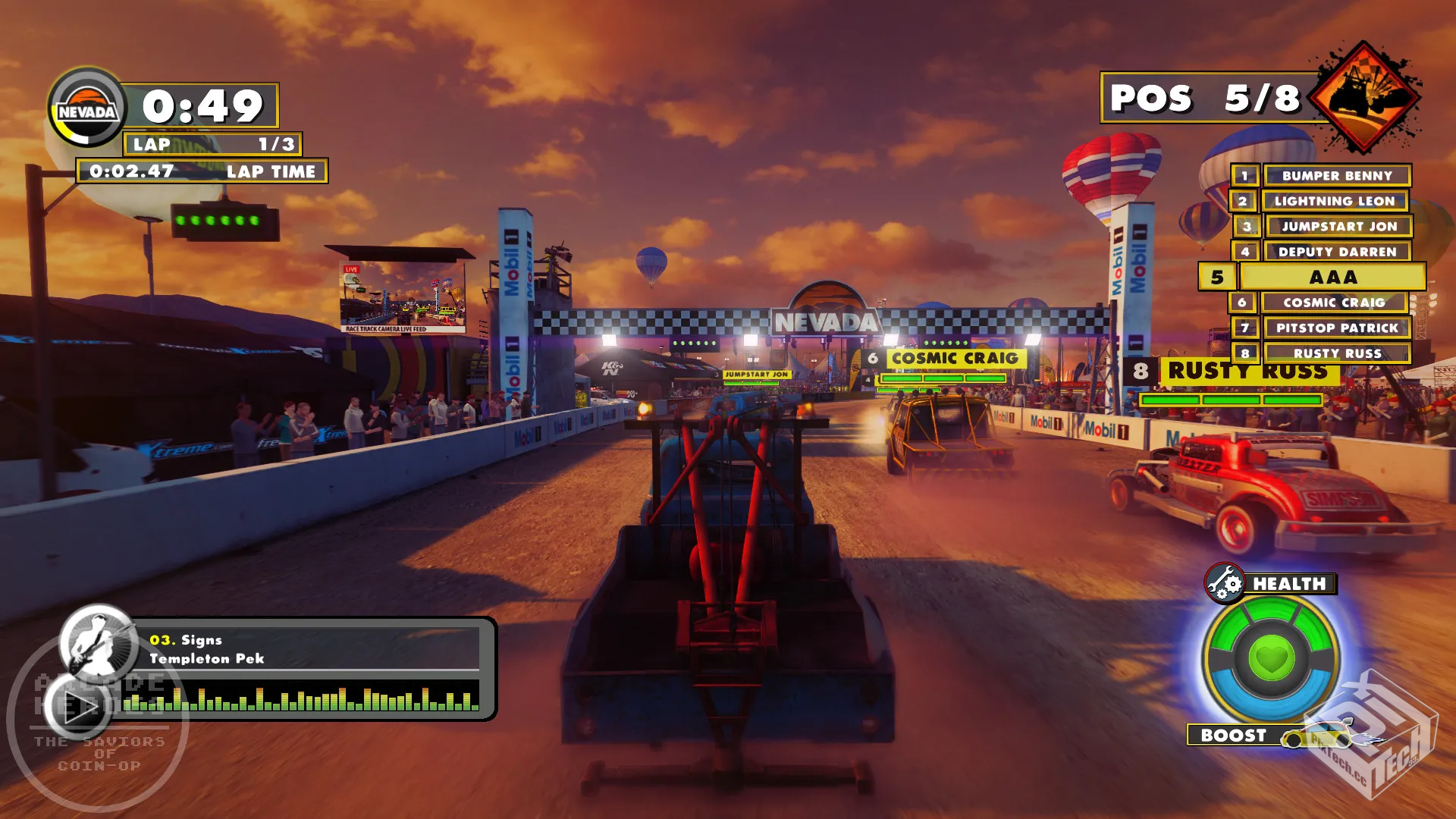This screenshot has width=1456, height=819.
Task: Click the Nevada track badge
Action: [x=87, y=110]
